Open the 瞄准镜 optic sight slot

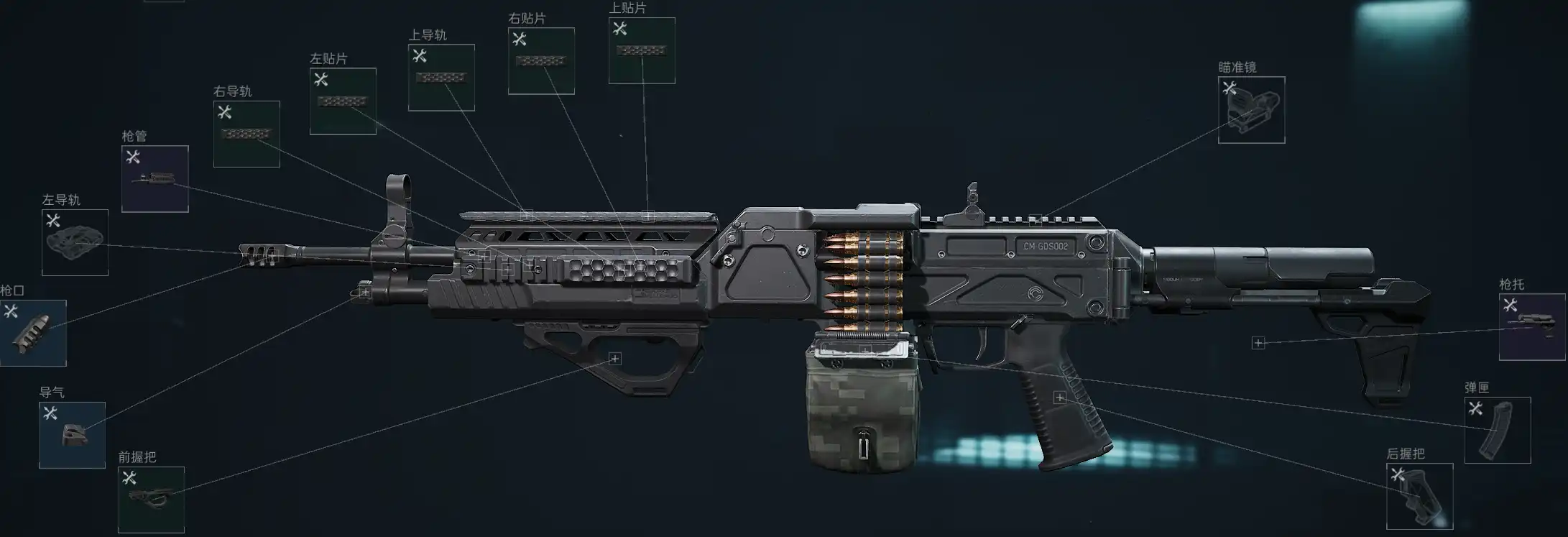[1251, 110]
